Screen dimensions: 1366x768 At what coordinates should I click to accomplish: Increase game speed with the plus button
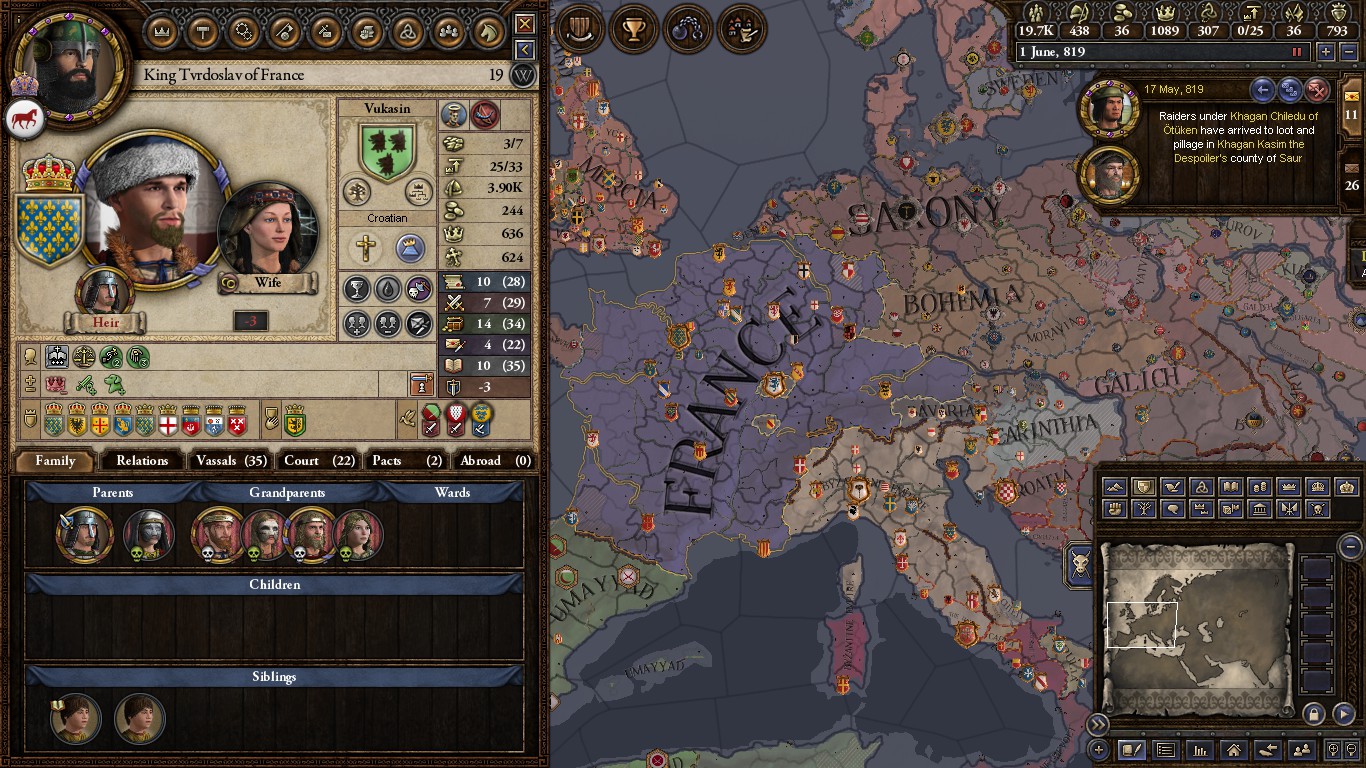[x=1326, y=52]
